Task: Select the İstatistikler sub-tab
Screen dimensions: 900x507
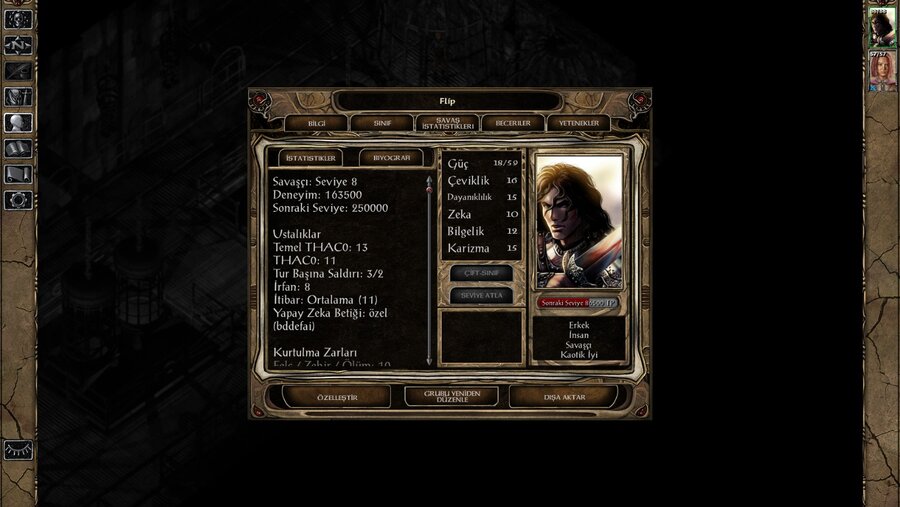Action: 310,158
